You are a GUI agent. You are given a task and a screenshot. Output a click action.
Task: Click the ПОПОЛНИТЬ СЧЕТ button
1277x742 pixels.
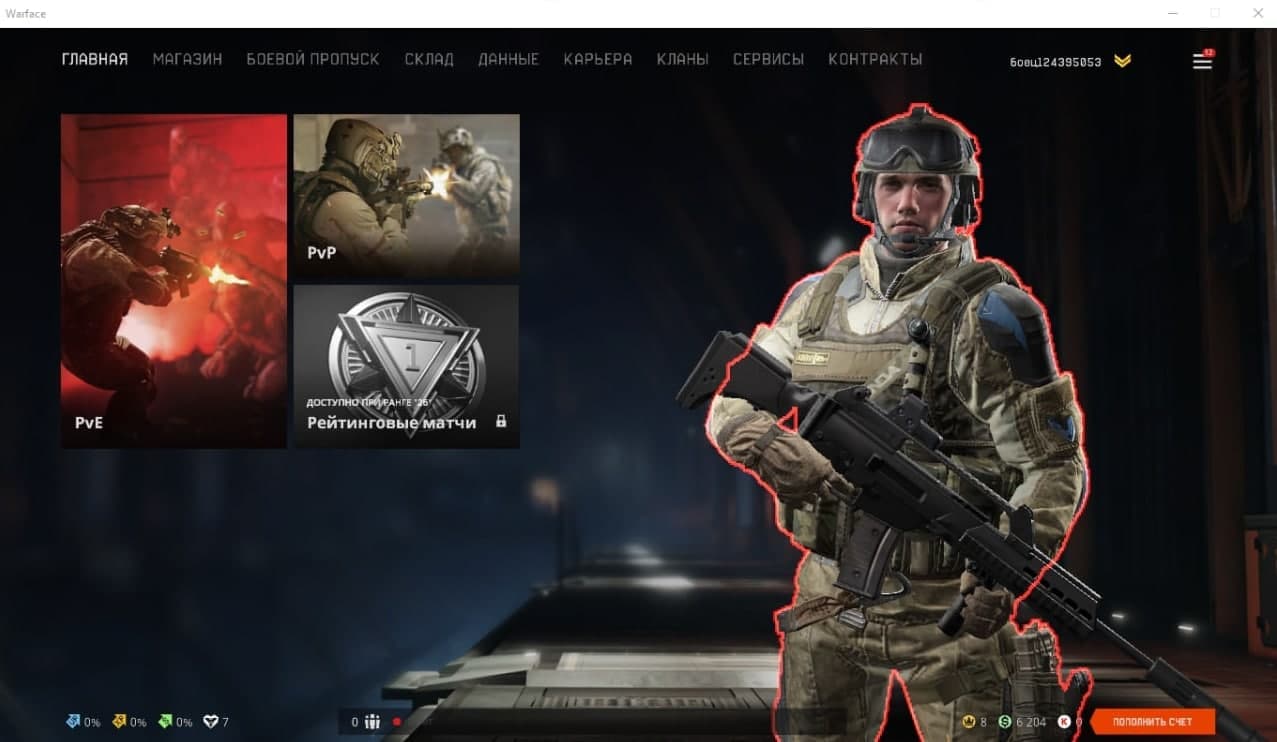(x=1153, y=722)
